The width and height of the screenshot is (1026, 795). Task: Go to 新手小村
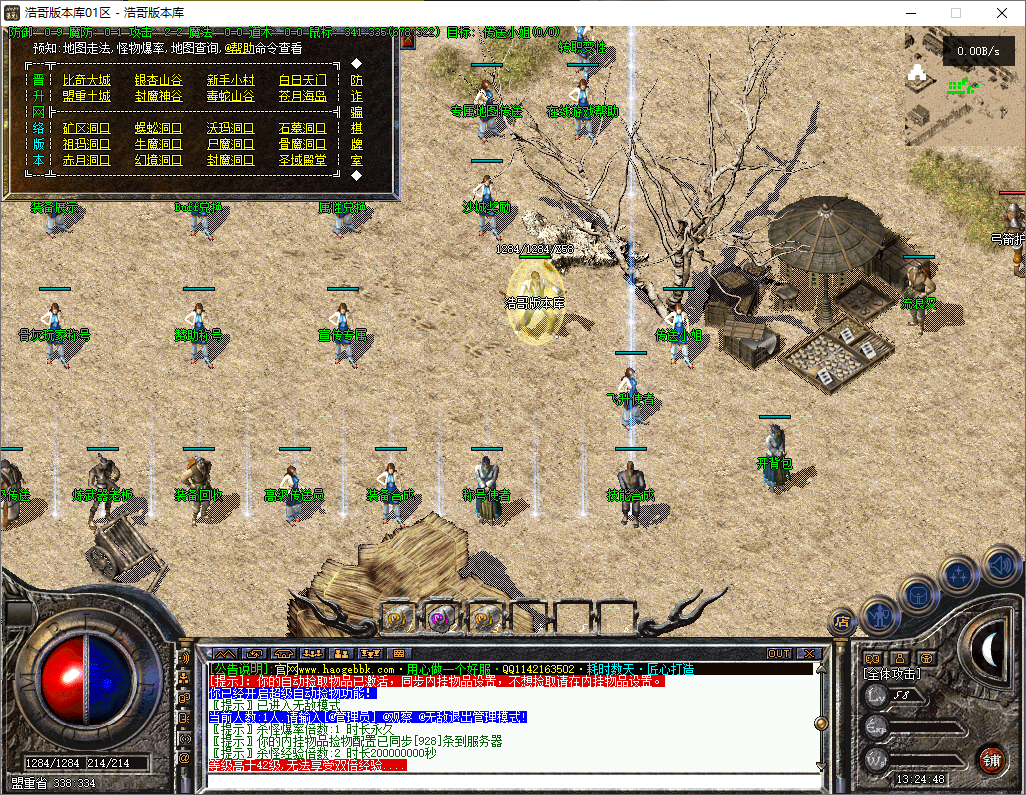coord(230,80)
